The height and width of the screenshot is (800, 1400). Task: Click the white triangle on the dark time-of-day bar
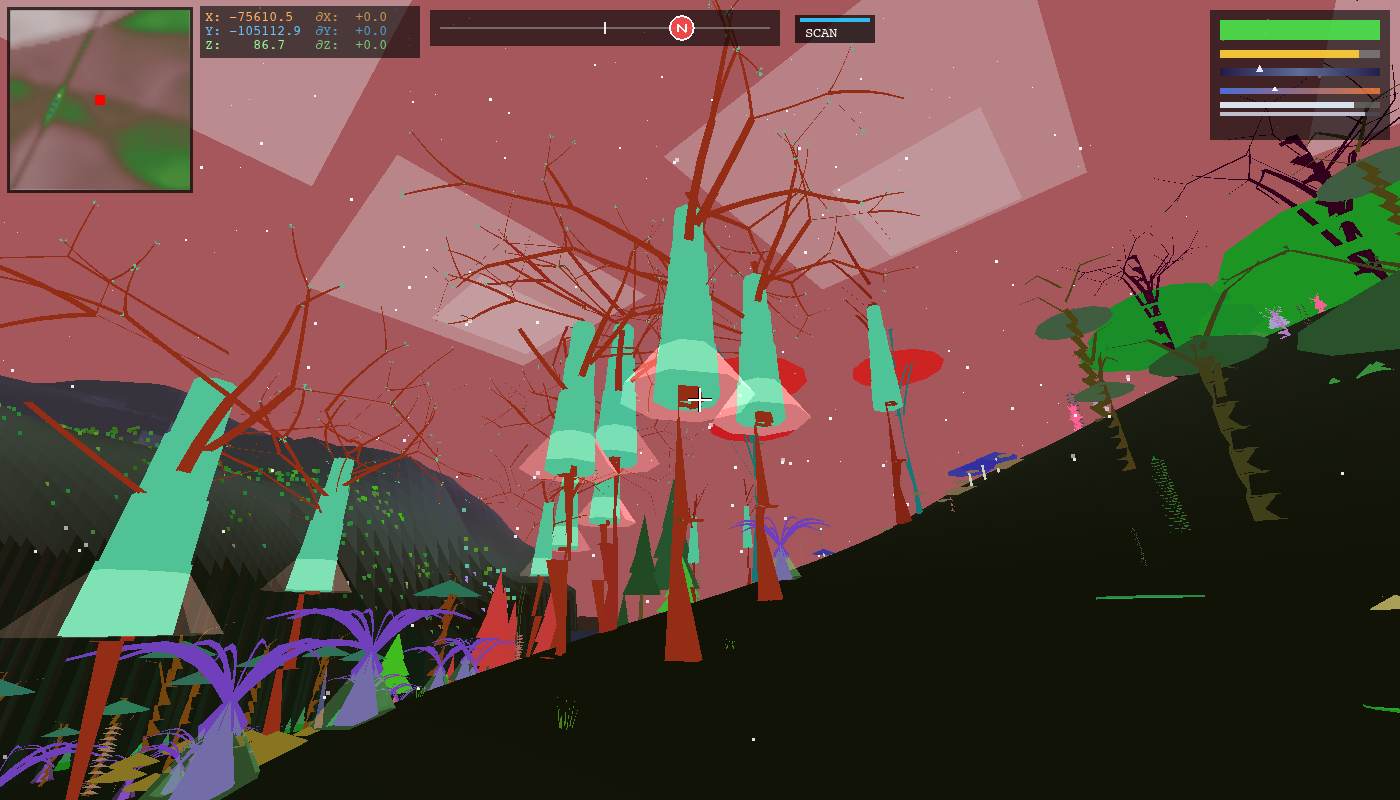point(1260,69)
